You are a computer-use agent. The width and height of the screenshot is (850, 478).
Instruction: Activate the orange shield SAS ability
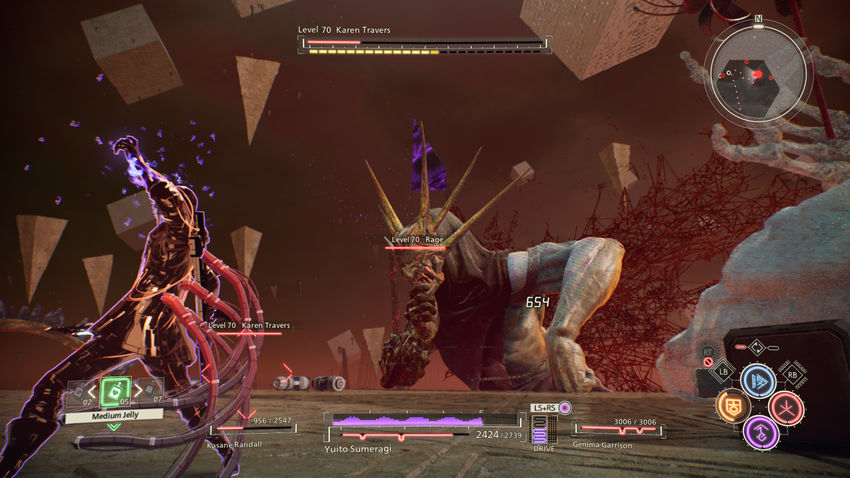[x=732, y=406]
